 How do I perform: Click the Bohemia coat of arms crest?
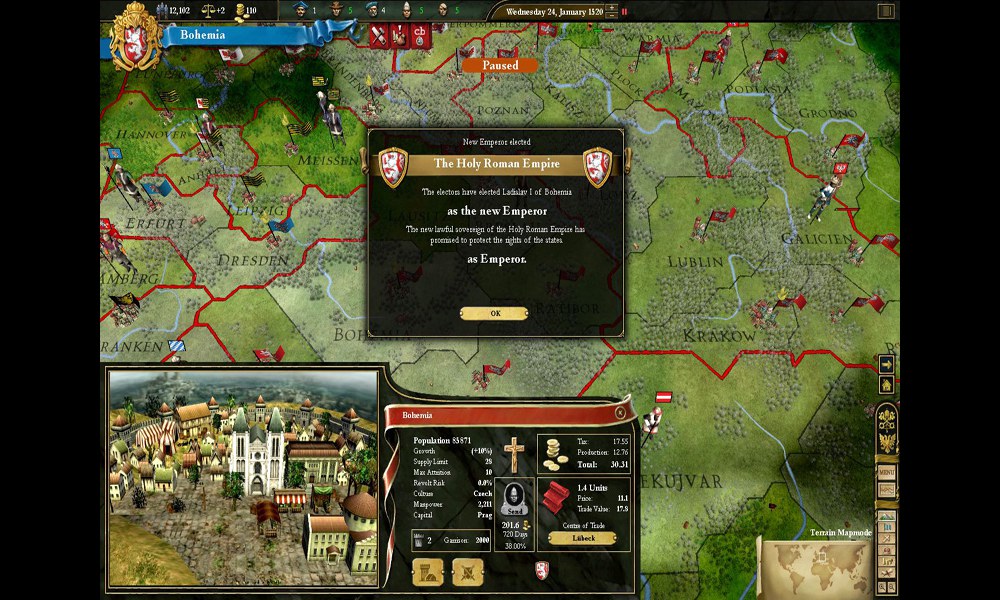[x=137, y=35]
